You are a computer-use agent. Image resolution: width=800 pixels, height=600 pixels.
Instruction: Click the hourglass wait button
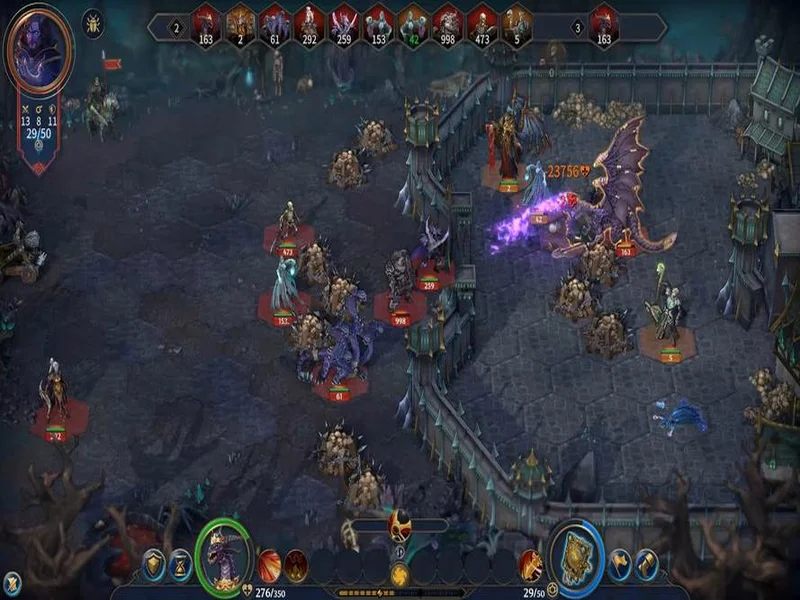pyautogui.click(x=180, y=565)
